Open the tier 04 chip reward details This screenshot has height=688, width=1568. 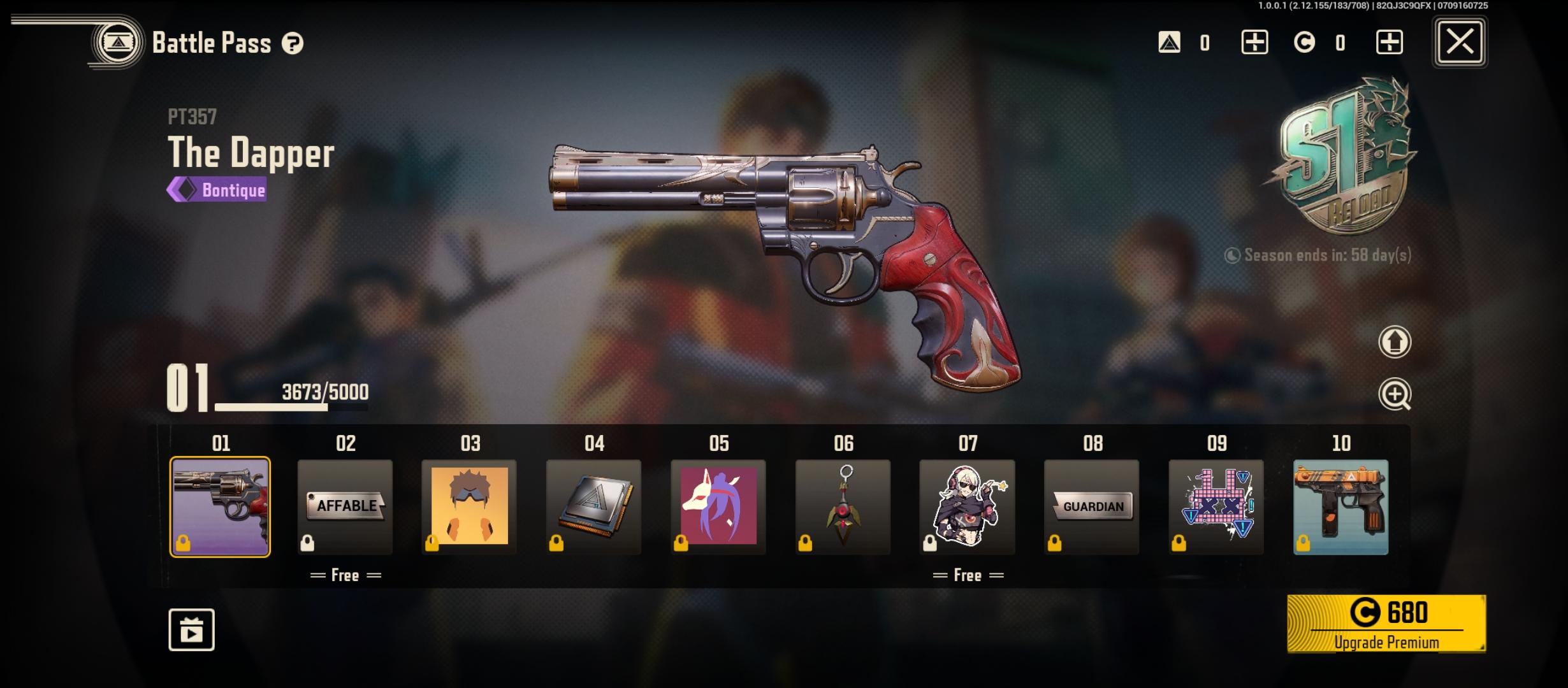click(593, 506)
